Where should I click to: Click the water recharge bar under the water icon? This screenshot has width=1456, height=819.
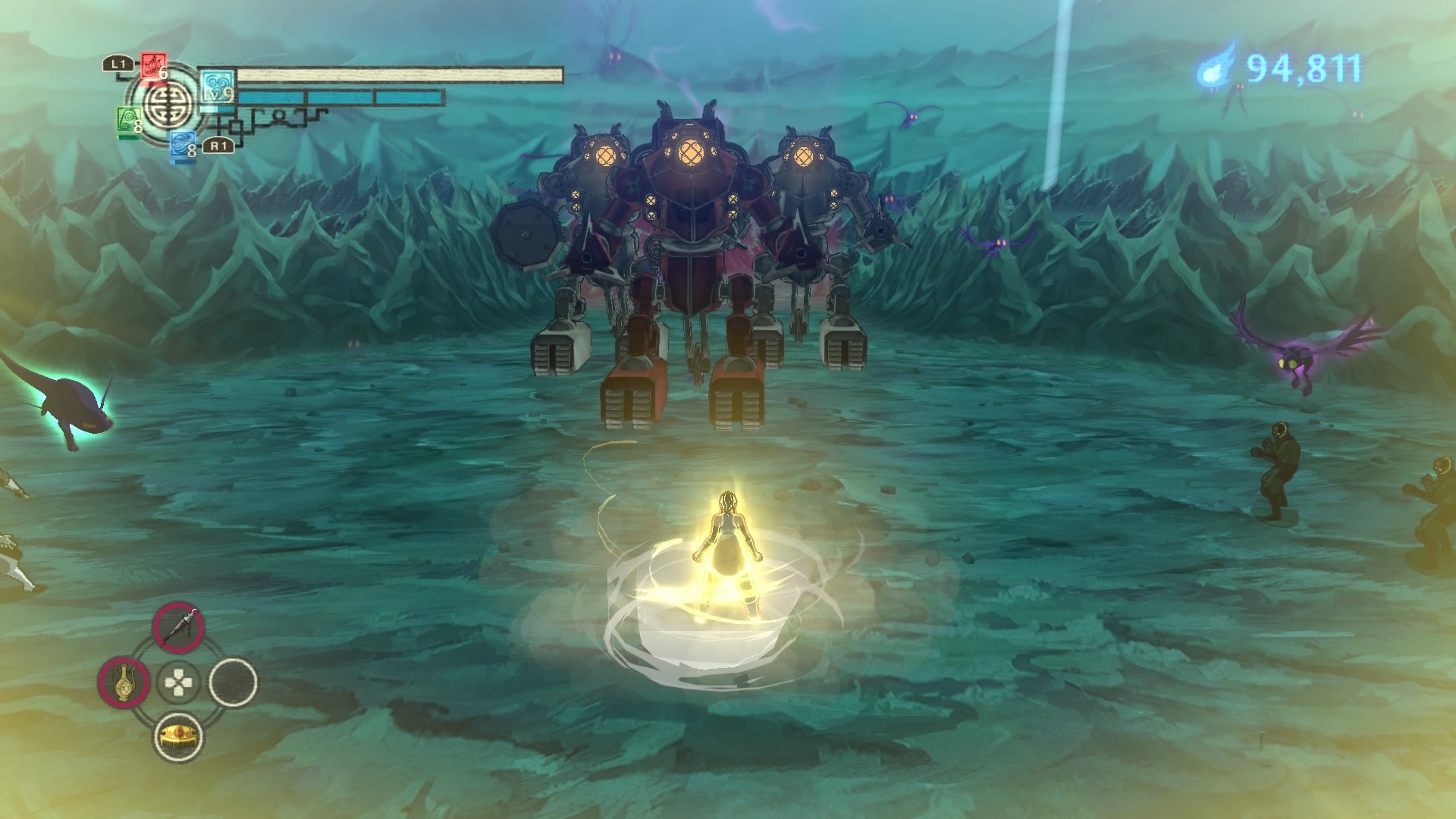[182, 162]
